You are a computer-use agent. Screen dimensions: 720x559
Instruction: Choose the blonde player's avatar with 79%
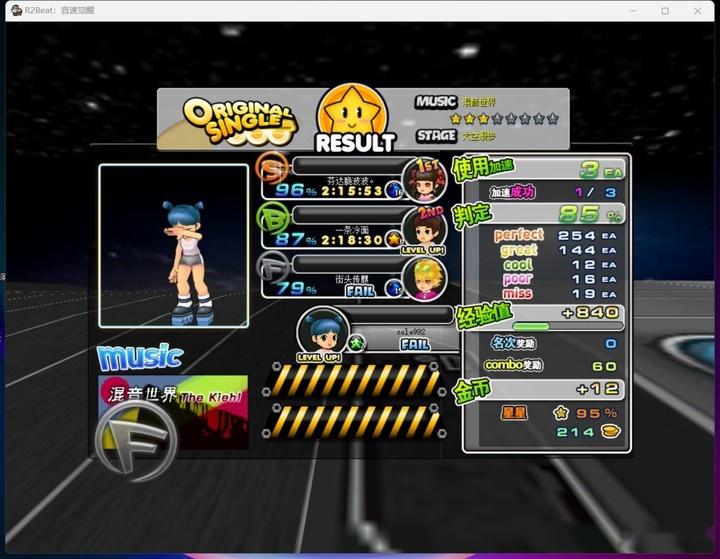click(x=424, y=279)
